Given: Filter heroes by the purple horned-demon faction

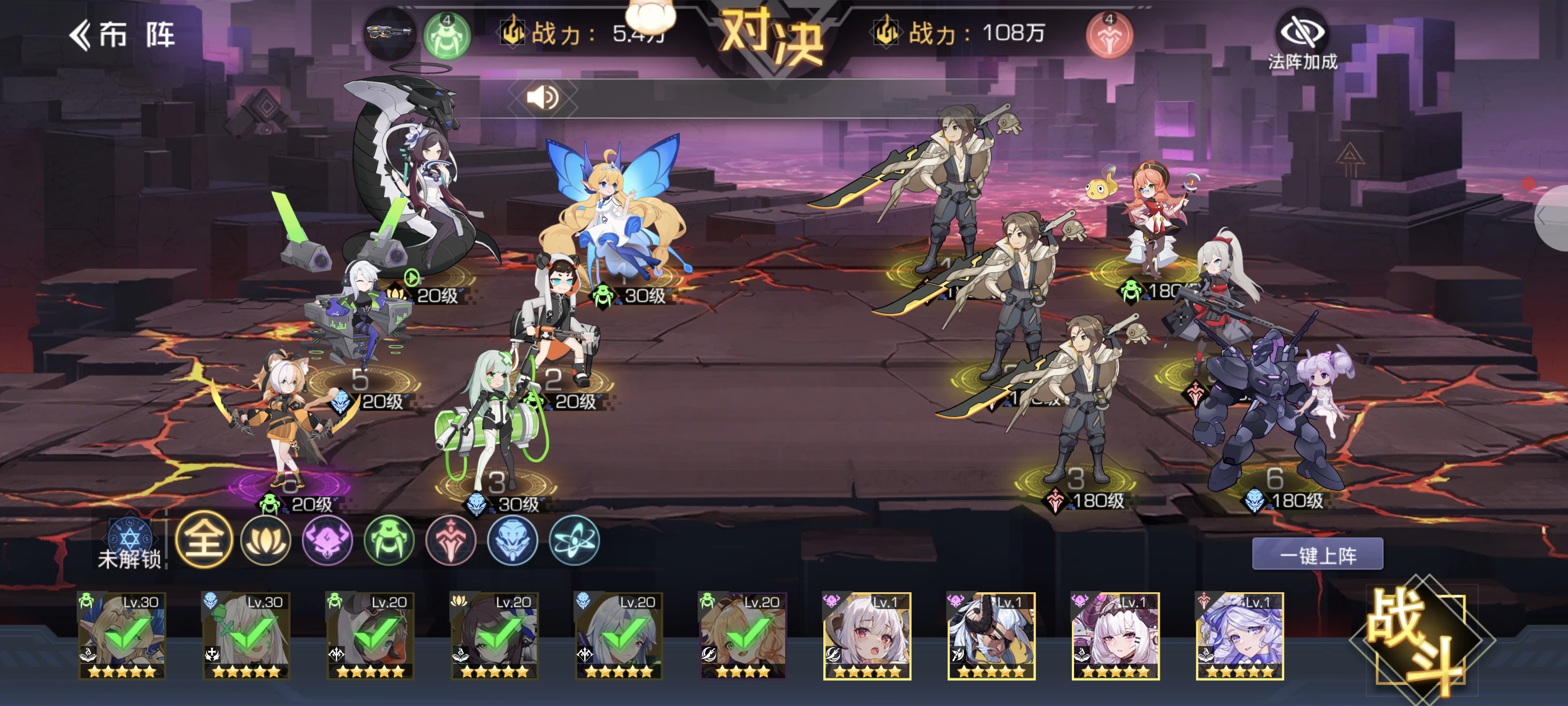Looking at the screenshot, I should point(328,540).
